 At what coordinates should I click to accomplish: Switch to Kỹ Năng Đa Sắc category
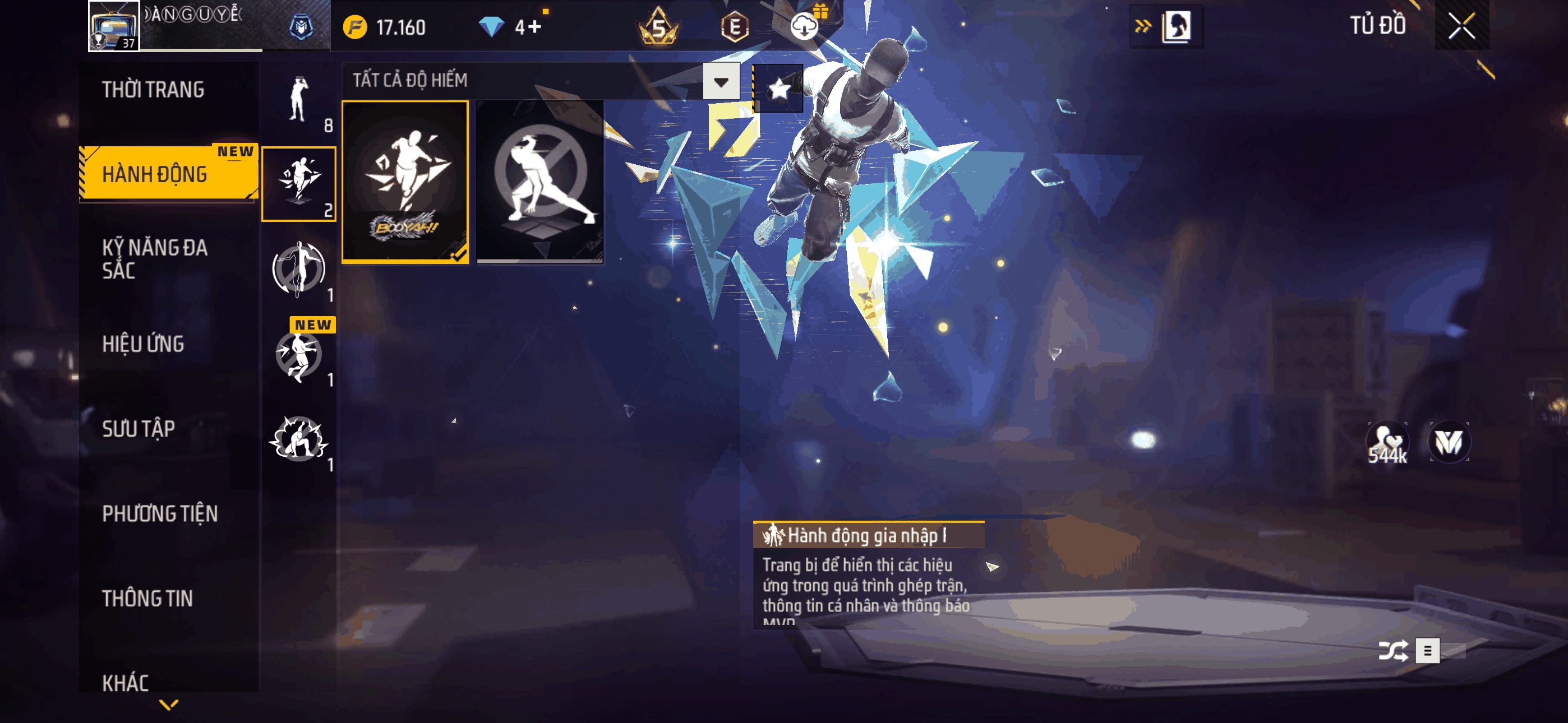point(155,258)
